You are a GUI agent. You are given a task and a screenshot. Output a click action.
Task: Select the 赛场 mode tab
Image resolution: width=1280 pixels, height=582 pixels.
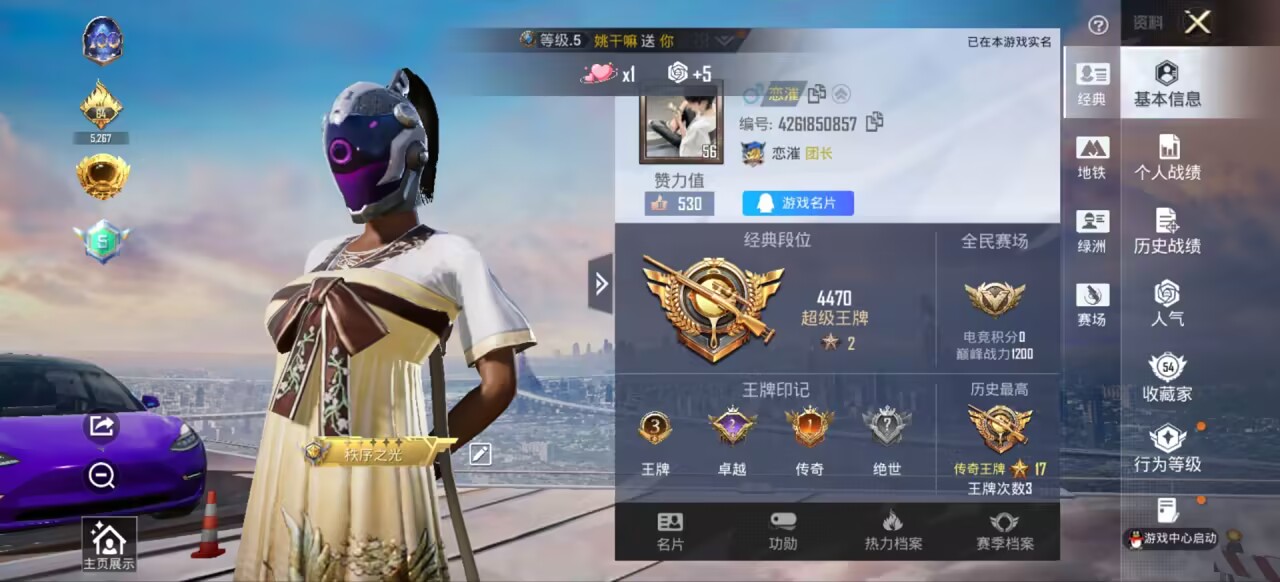pos(1092,305)
